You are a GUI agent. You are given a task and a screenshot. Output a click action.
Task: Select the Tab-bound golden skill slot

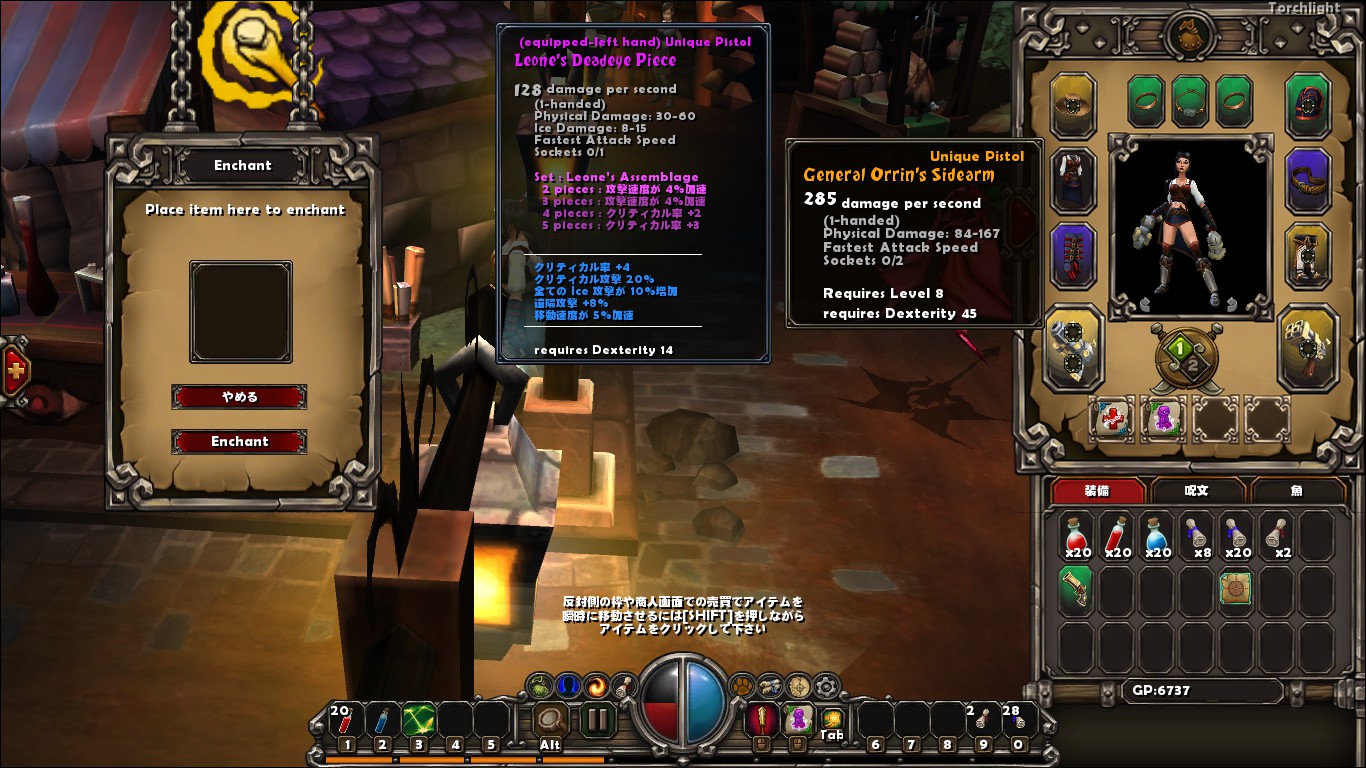tap(832, 718)
